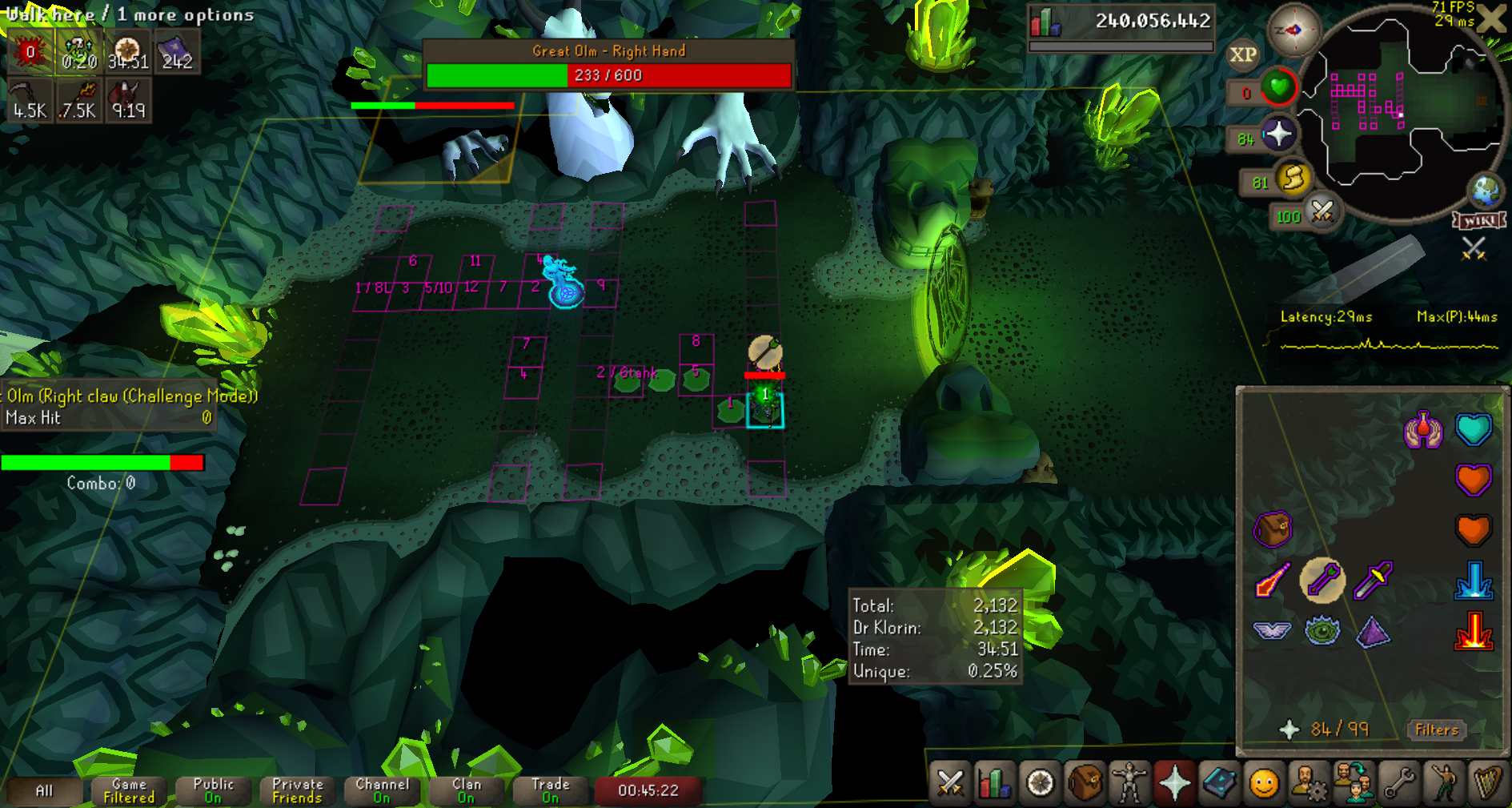Toggle quick prayers via the prayer orb

[x=1278, y=135]
